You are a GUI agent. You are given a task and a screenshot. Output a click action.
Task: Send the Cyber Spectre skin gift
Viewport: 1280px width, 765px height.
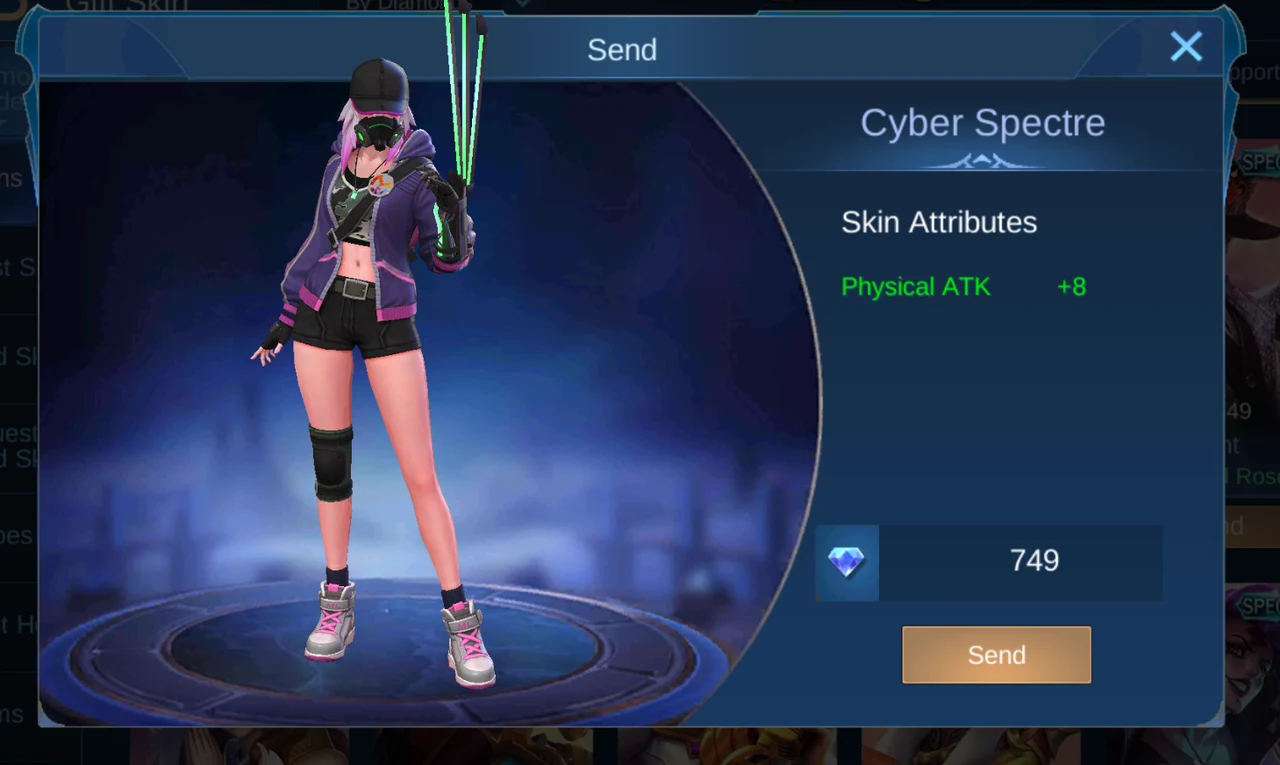996,655
